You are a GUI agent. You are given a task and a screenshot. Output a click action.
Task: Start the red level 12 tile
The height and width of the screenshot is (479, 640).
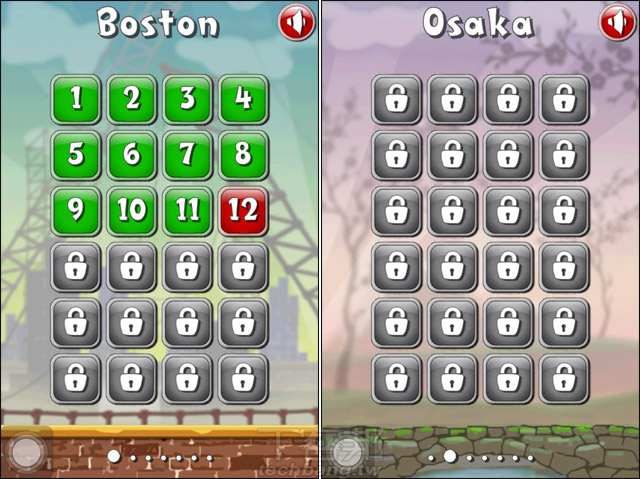(x=244, y=211)
